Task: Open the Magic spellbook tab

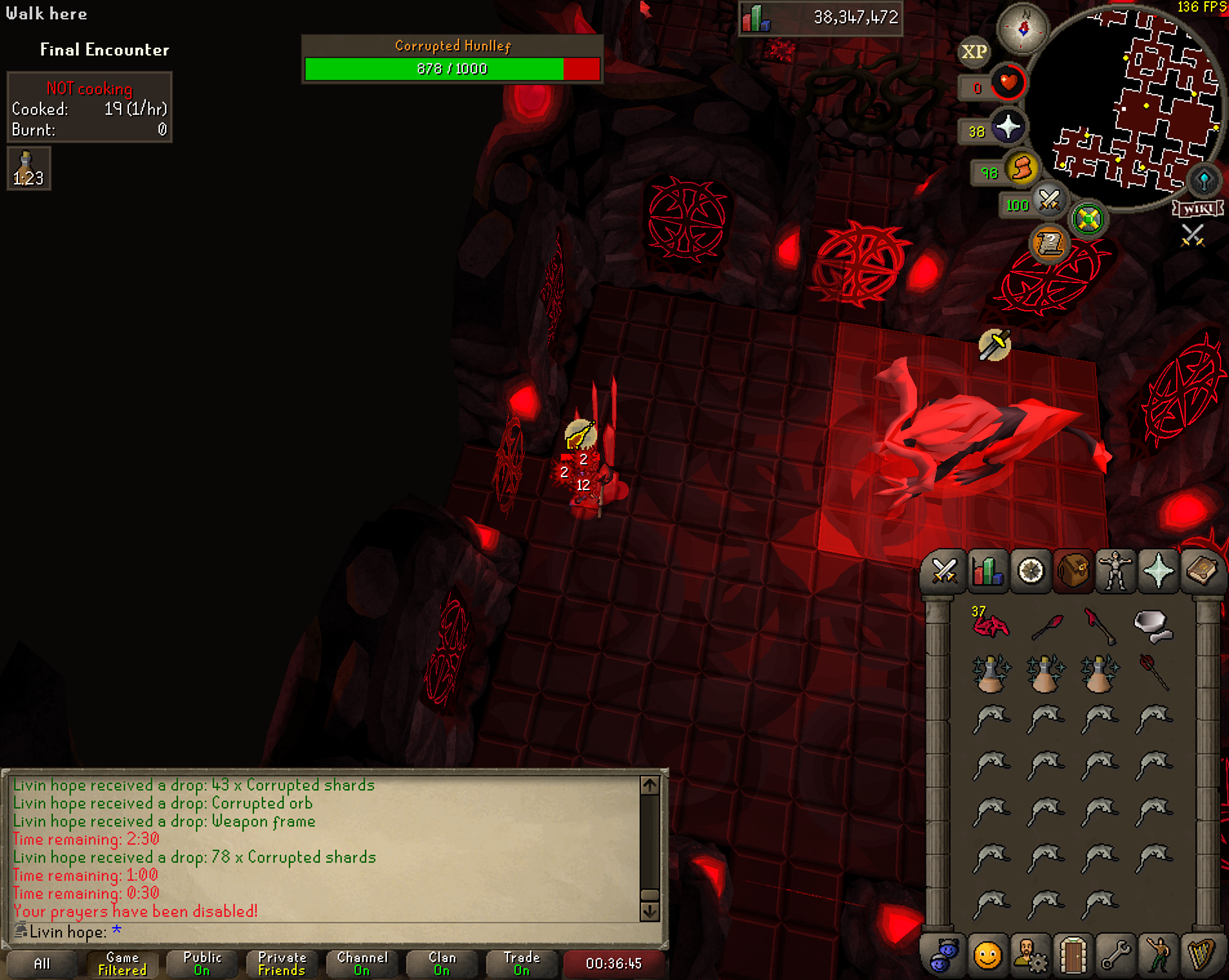Action: point(1201,571)
